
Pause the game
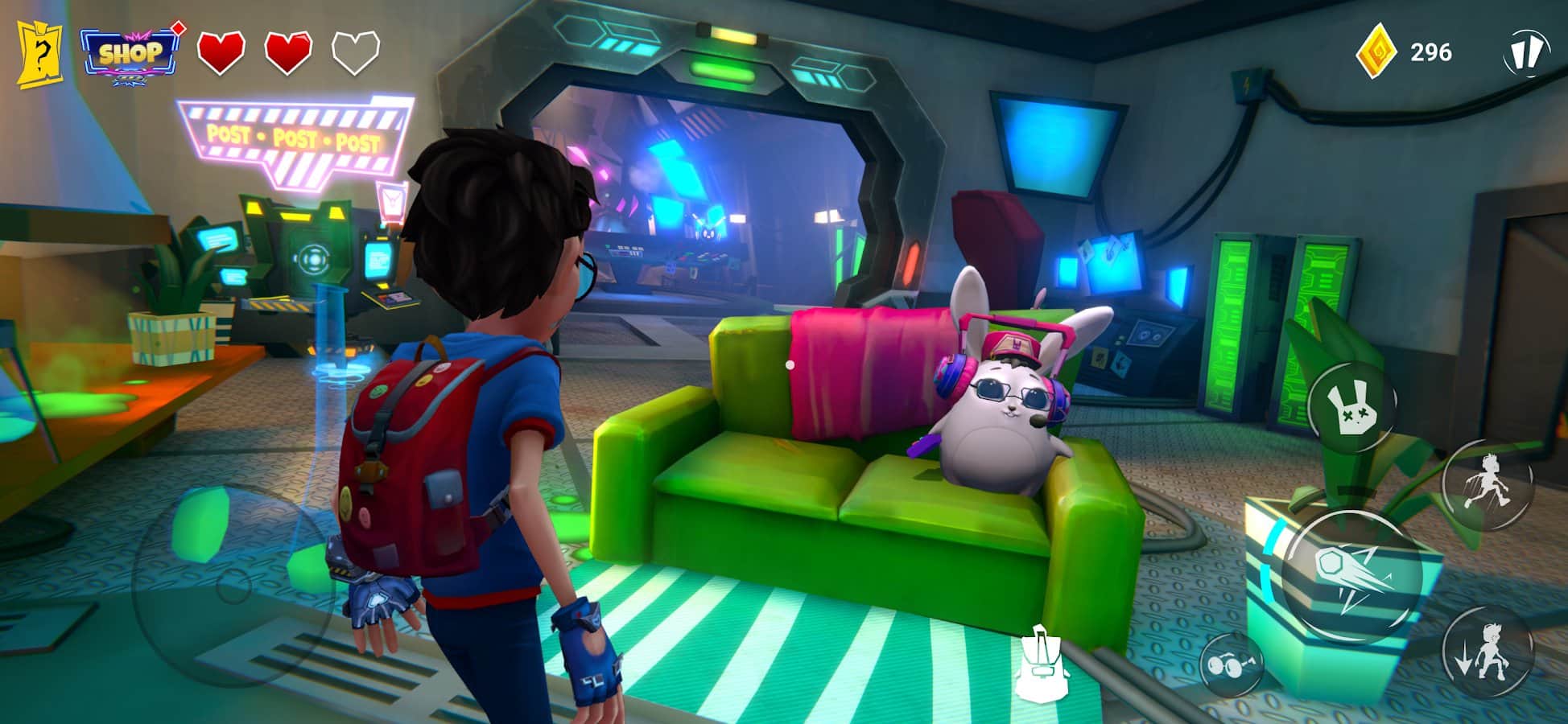[1524, 53]
